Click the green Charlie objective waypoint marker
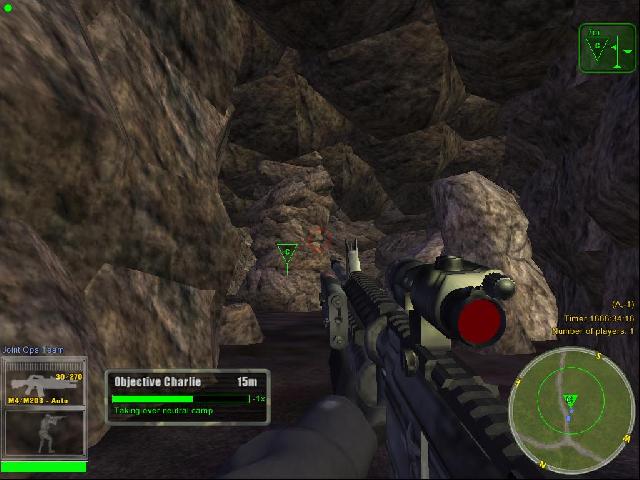Viewport: 640px width, 480px height. click(x=286, y=252)
